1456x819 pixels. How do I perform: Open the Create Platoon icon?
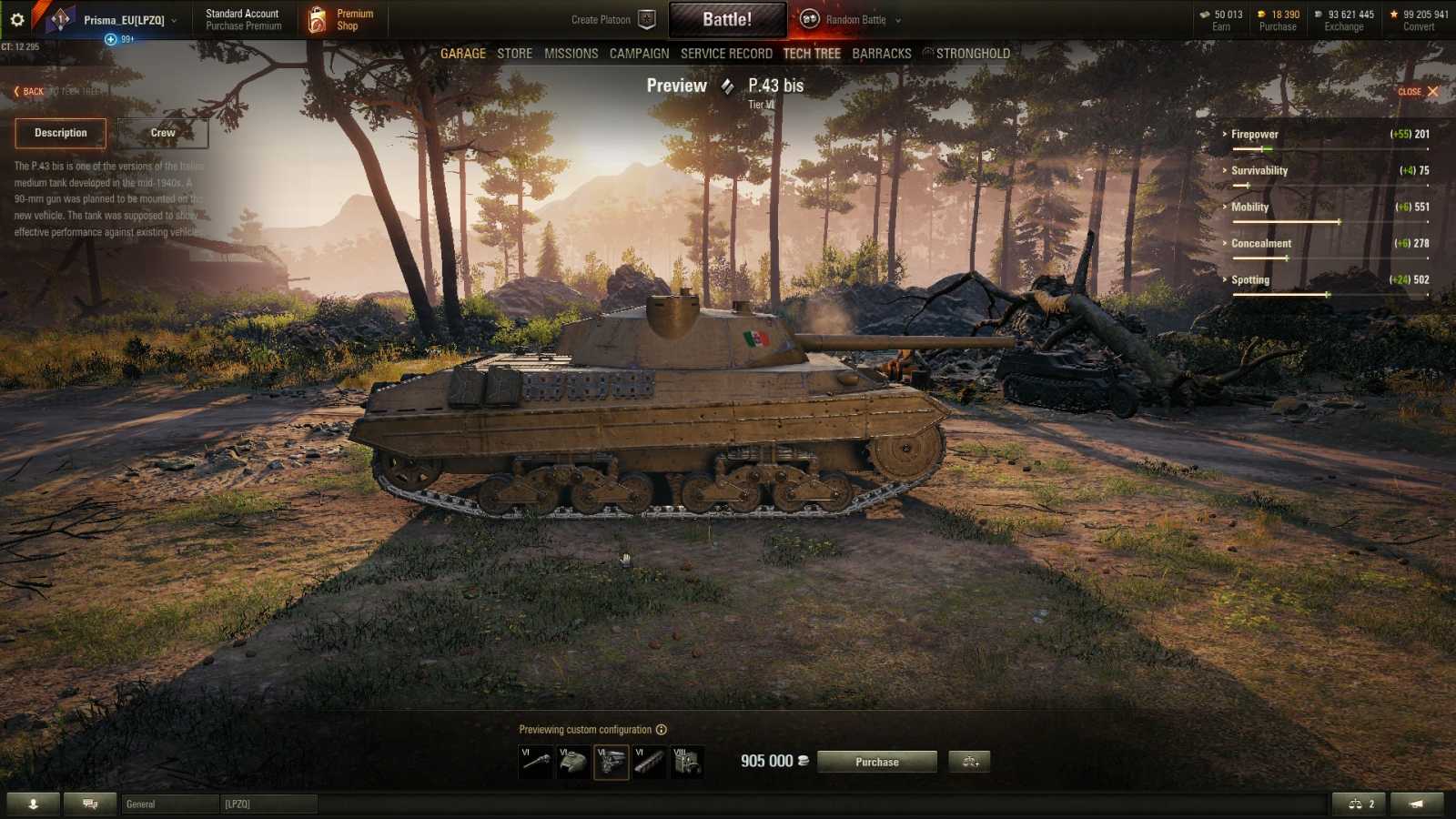(645, 18)
